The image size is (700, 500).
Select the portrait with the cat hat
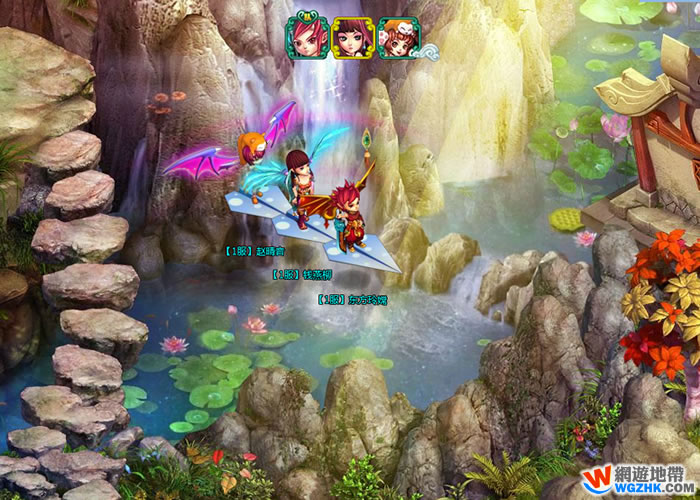pos(396,39)
